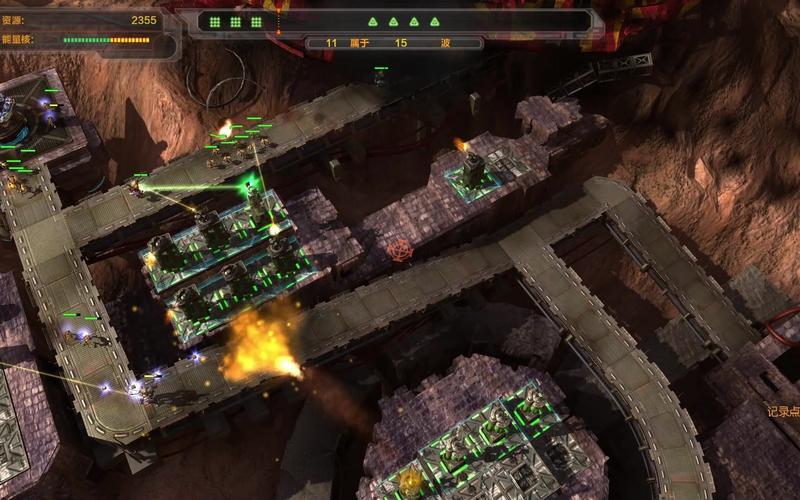800x500 pixels.
Task: Click the wave progress timeline bar
Action: tap(400, 21)
